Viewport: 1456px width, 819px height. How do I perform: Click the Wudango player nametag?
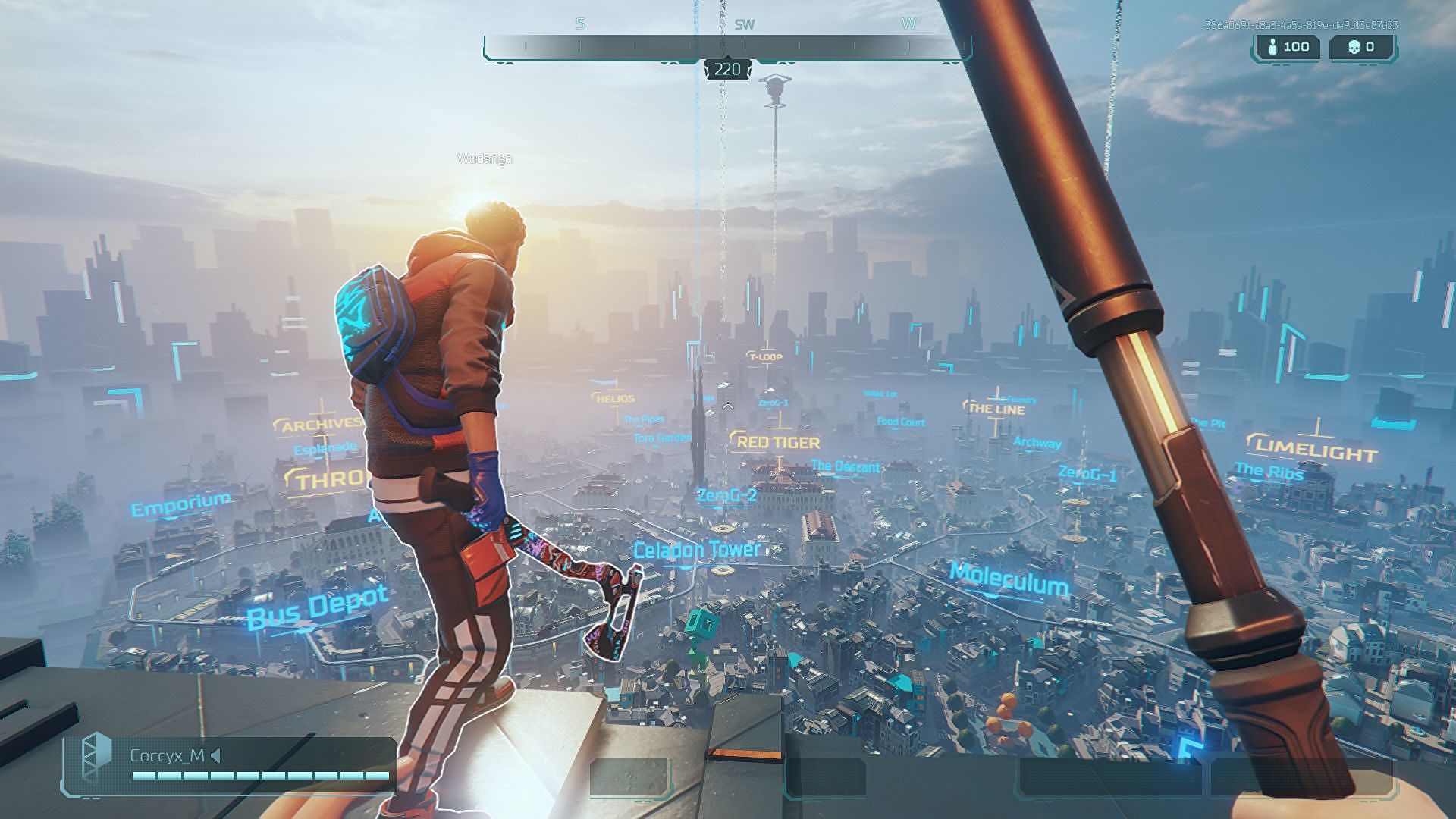click(x=484, y=159)
